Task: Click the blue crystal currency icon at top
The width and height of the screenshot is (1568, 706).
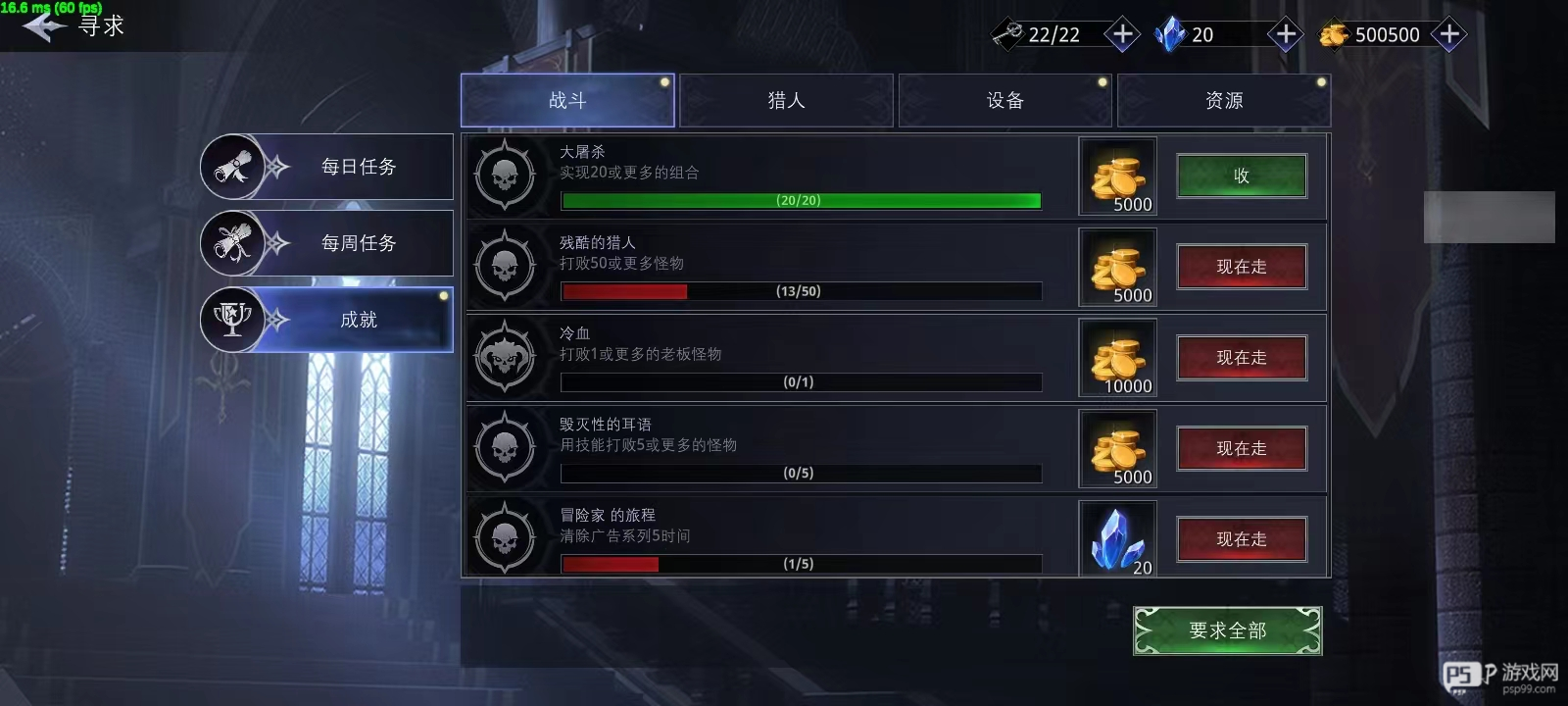Action: pyautogui.click(x=1169, y=33)
